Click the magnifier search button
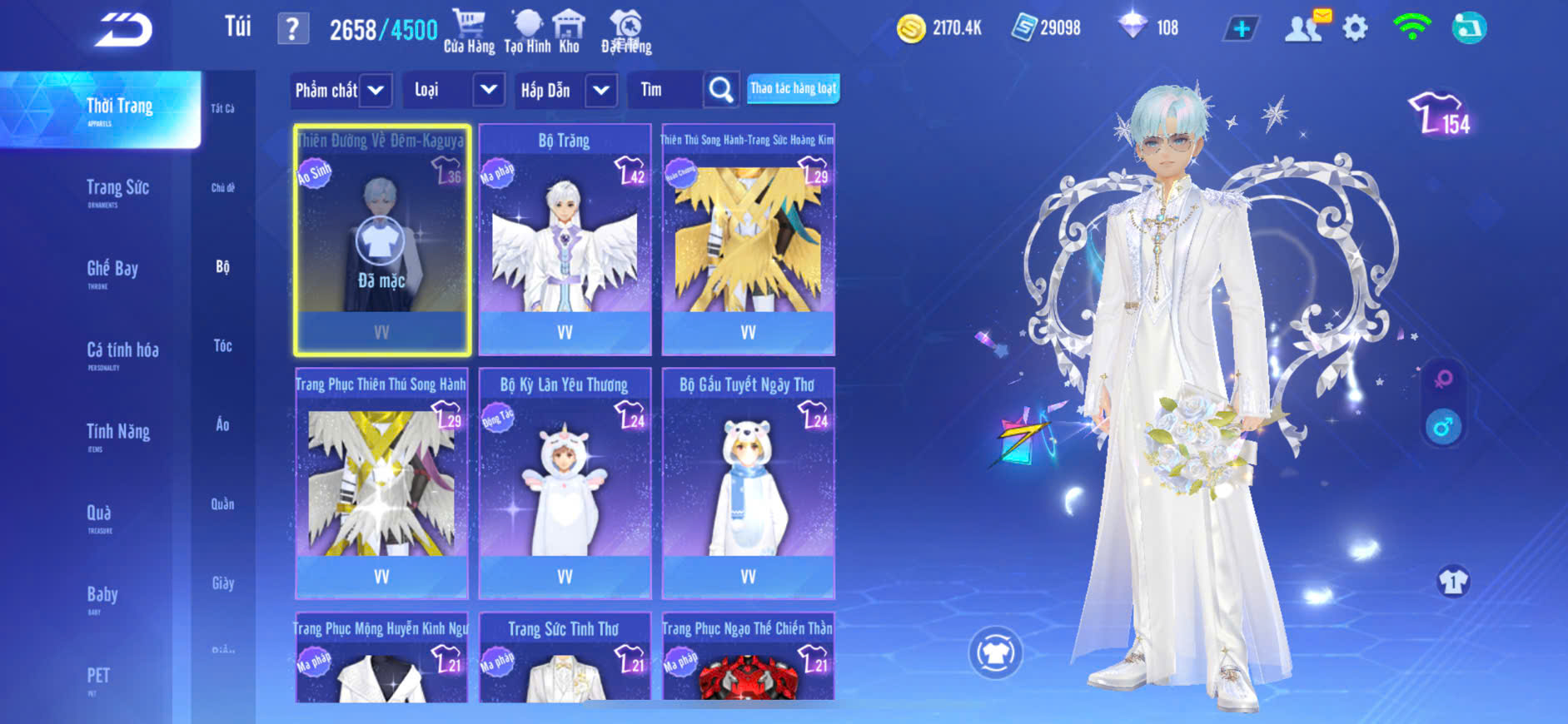 pos(720,90)
